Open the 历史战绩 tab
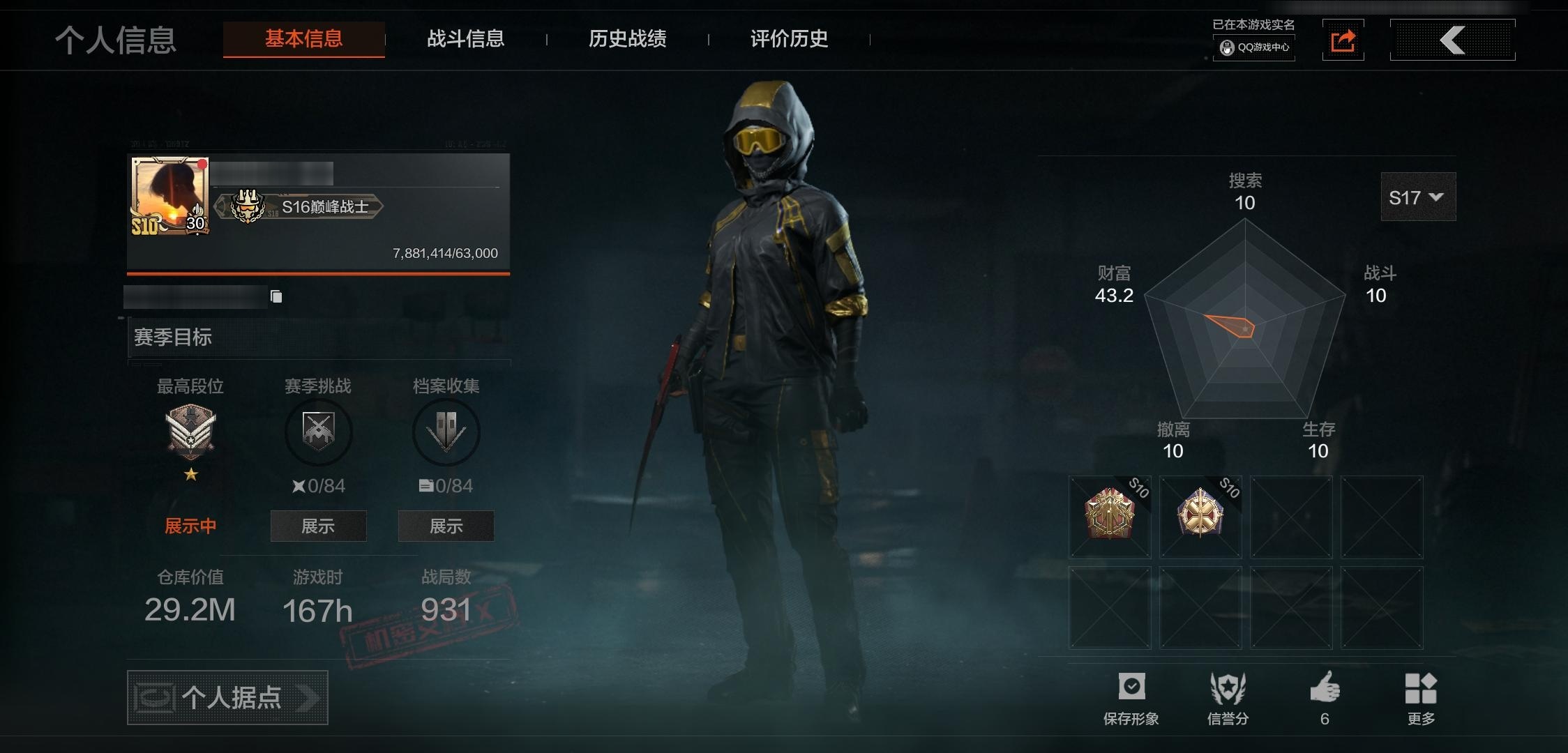This screenshot has height=753, width=1568. point(627,40)
